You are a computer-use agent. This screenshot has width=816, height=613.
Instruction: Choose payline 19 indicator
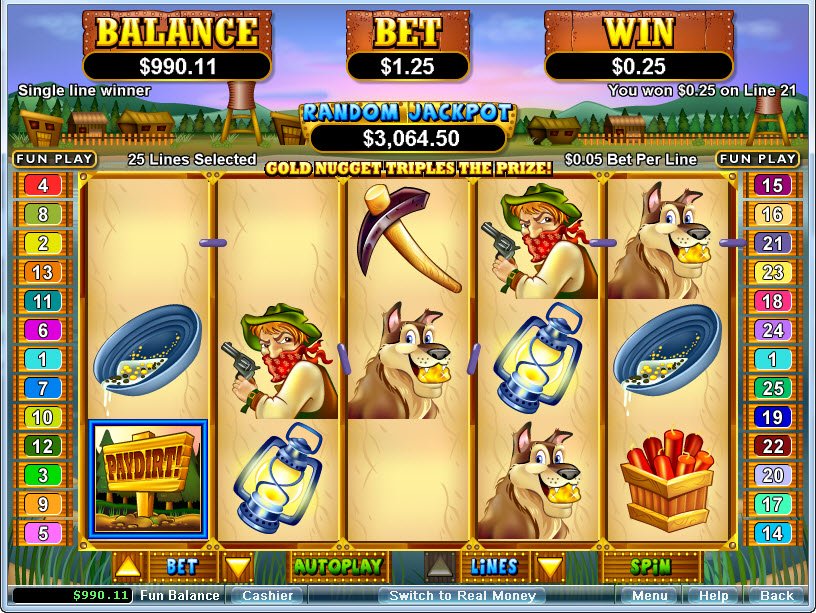[772, 417]
